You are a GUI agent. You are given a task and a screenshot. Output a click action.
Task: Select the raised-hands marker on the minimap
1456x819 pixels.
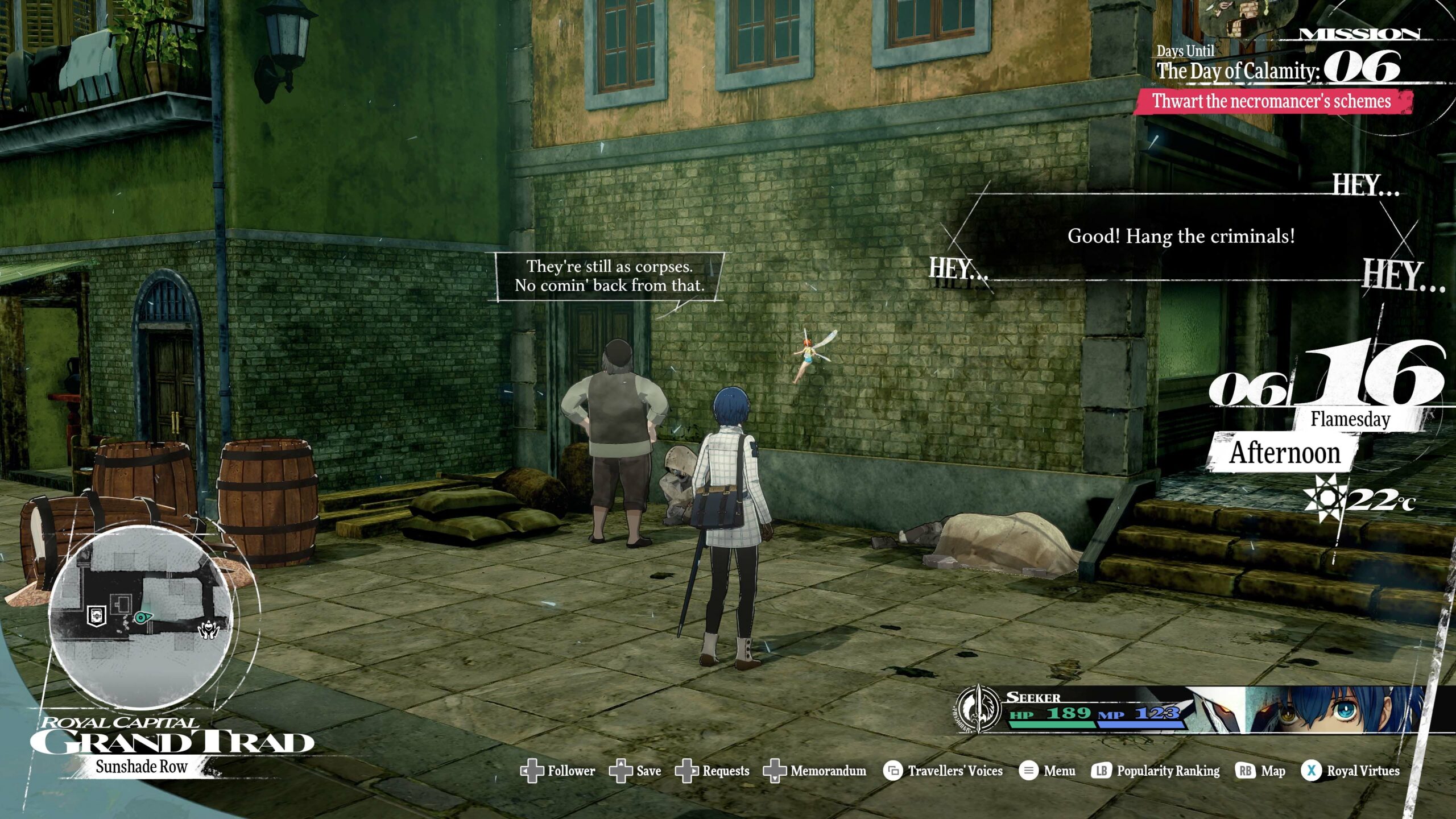[x=208, y=630]
